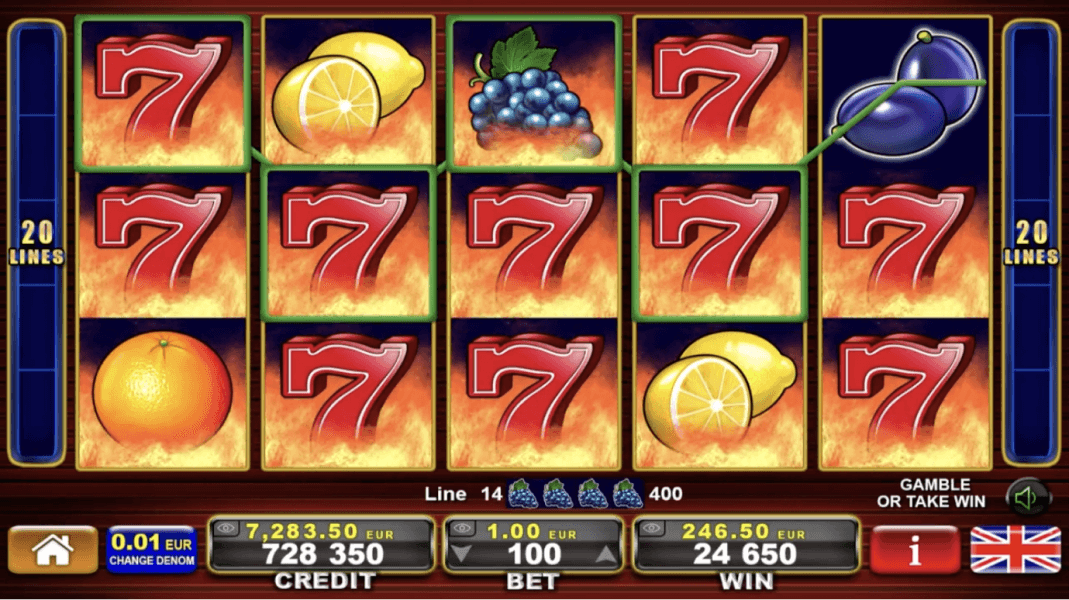
Task: Decrease the bet with the down arrow
Action: pos(461,554)
